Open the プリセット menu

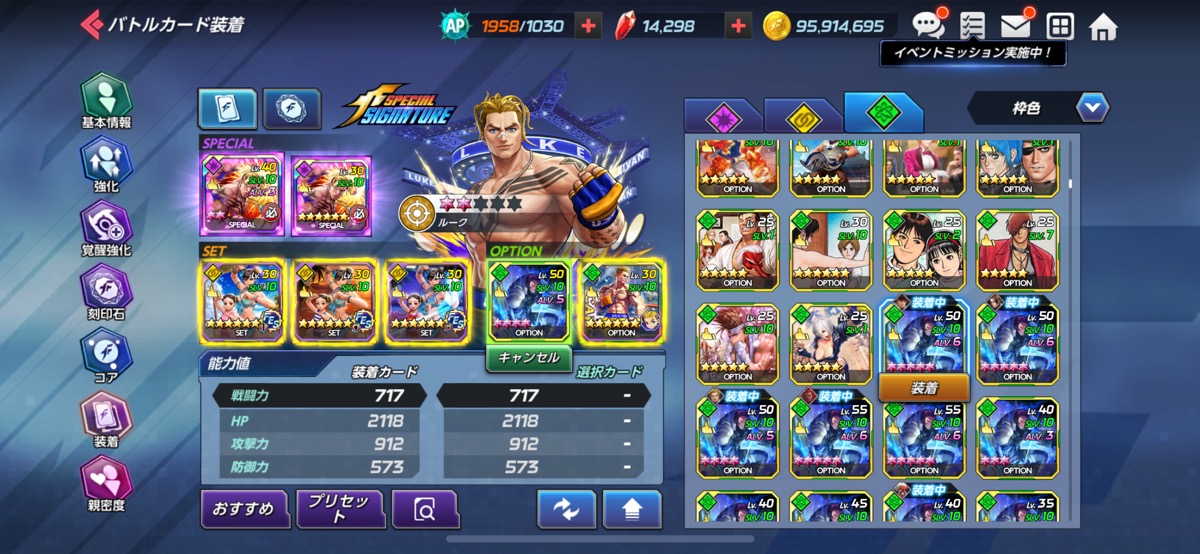pyautogui.click(x=339, y=509)
